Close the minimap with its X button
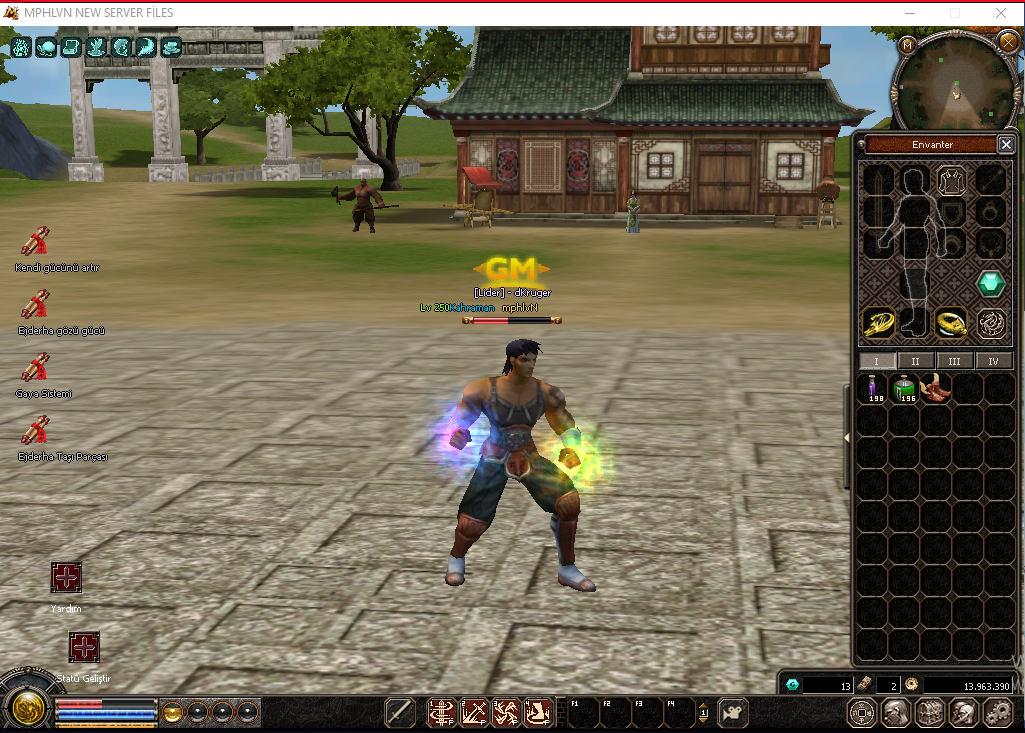This screenshot has height=733, width=1025. pyautogui.click(x=1007, y=42)
